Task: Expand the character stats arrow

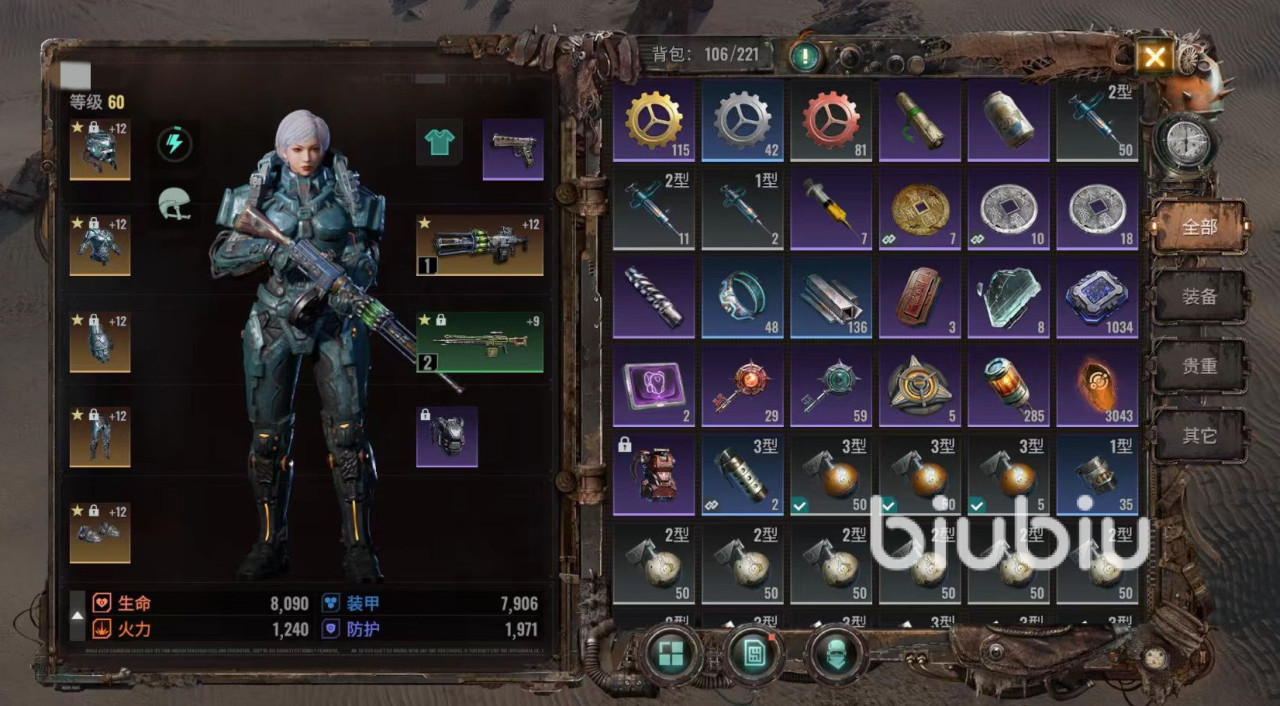Action: coord(77,616)
